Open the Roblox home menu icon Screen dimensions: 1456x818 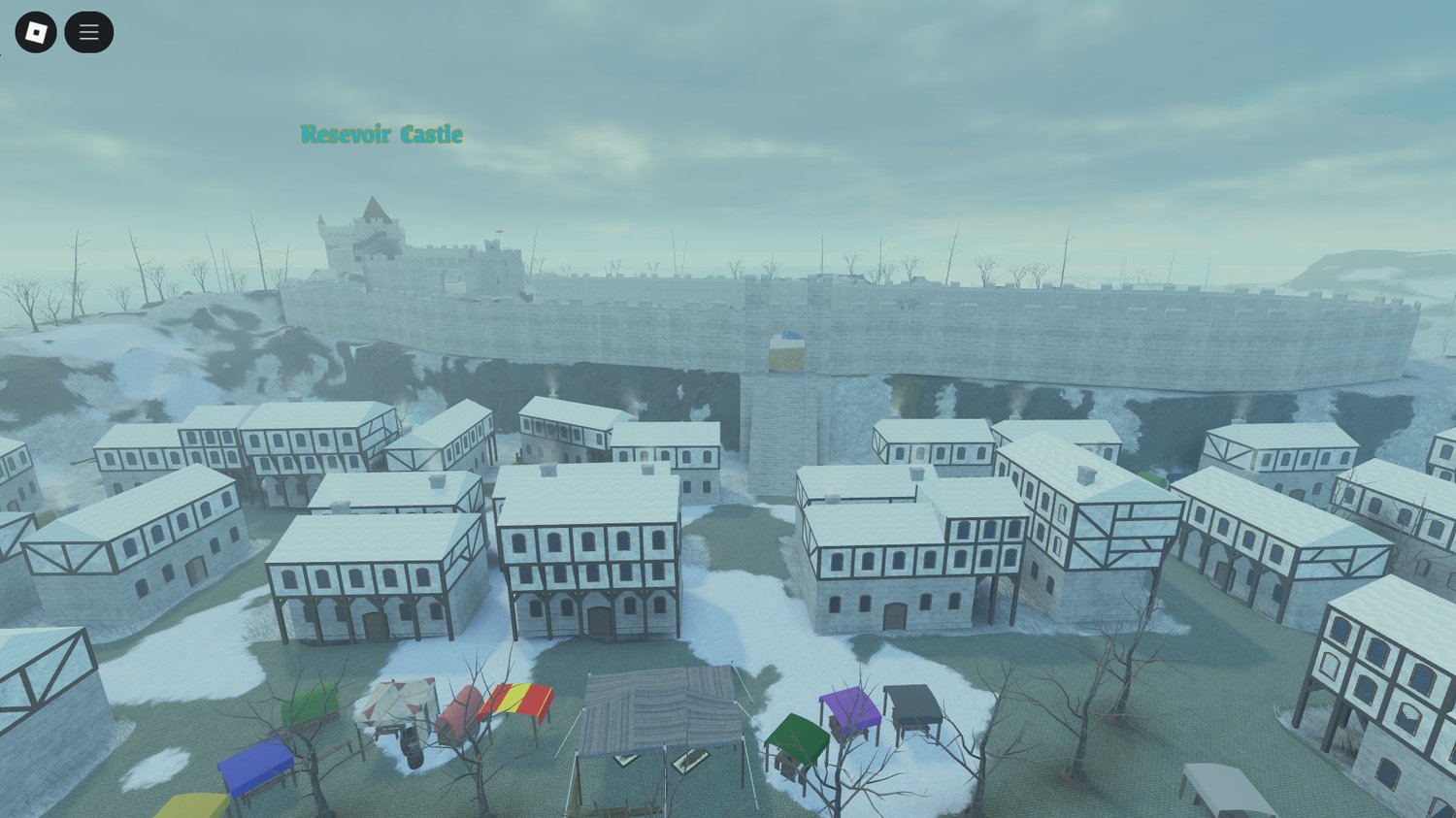pyautogui.click(x=37, y=31)
